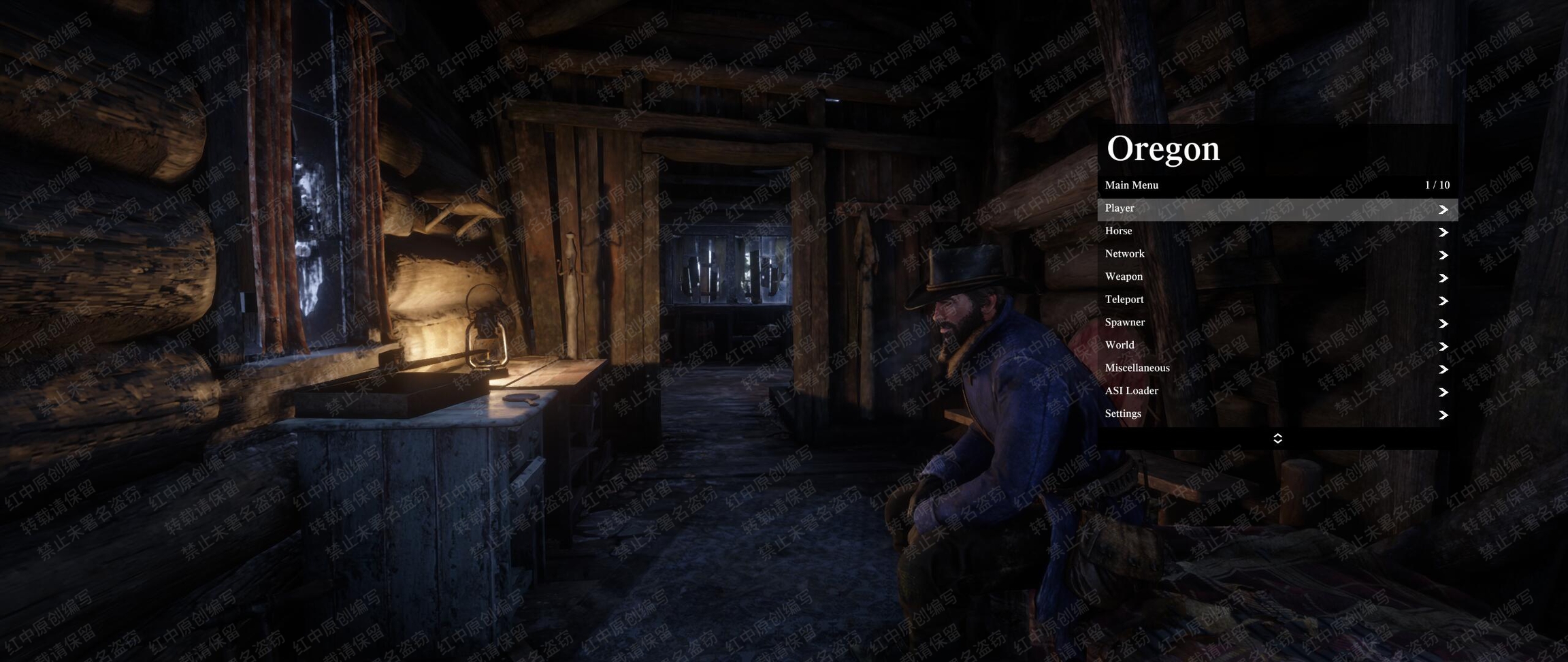Viewport: 1568px width, 662px height.
Task: Open the Teleport menu
Action: (x=1277, y=300)
